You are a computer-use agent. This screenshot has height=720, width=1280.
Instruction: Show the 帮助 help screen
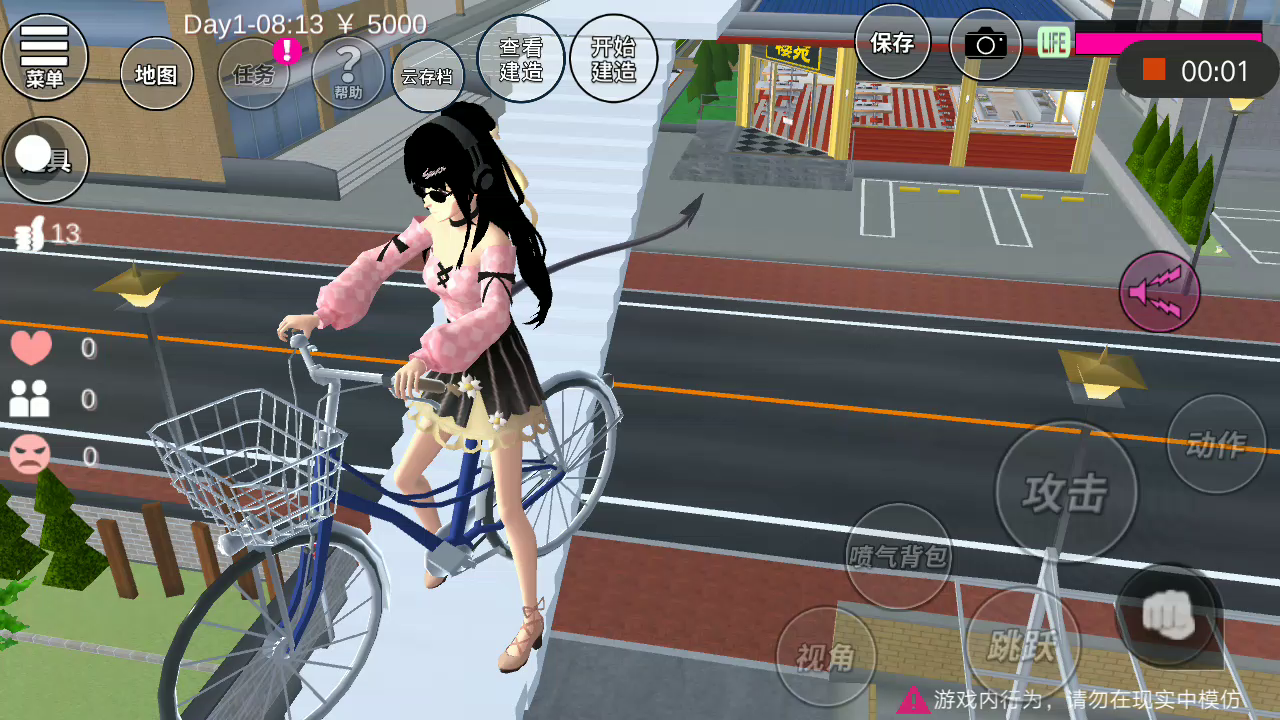[349, 73]
